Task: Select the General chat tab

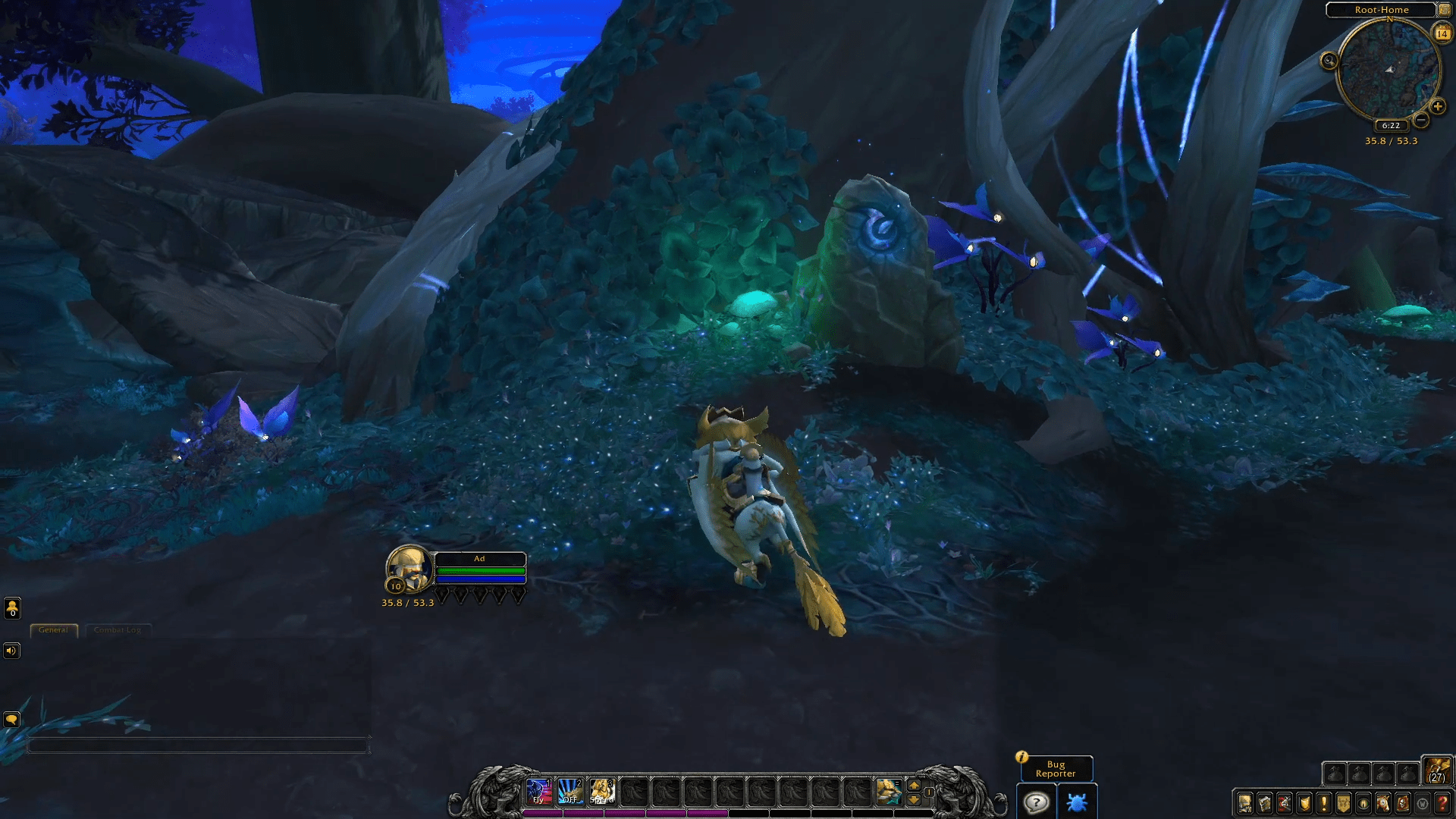Action: 53,630
